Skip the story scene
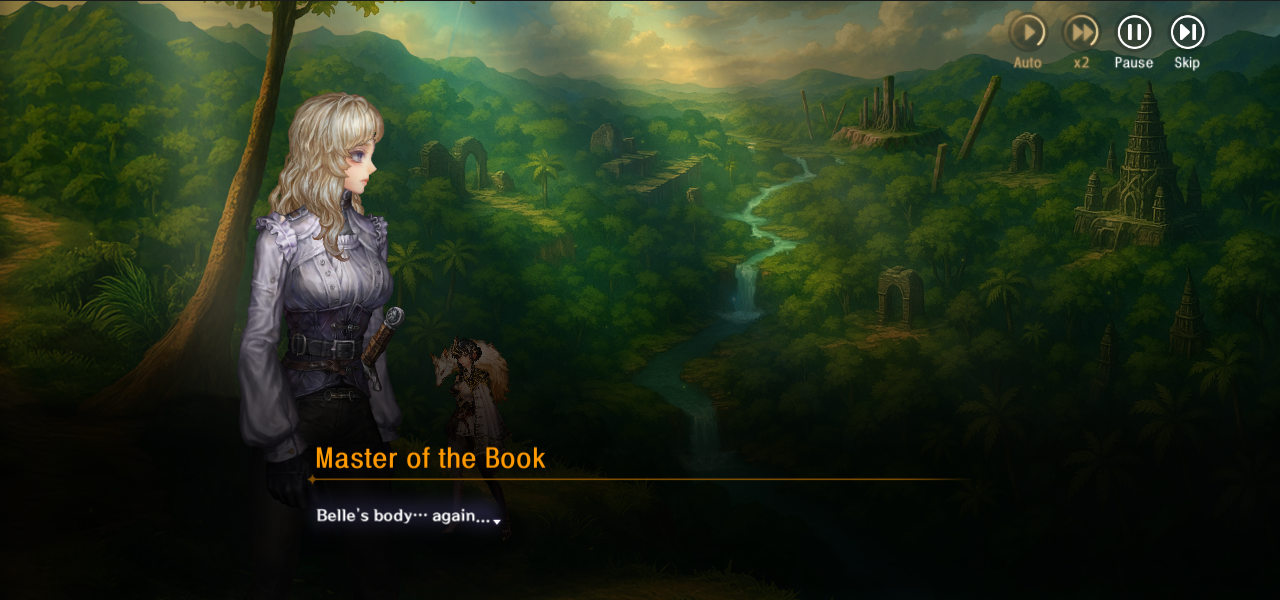Viewport: 1280px width, 600px height. 1187,32
